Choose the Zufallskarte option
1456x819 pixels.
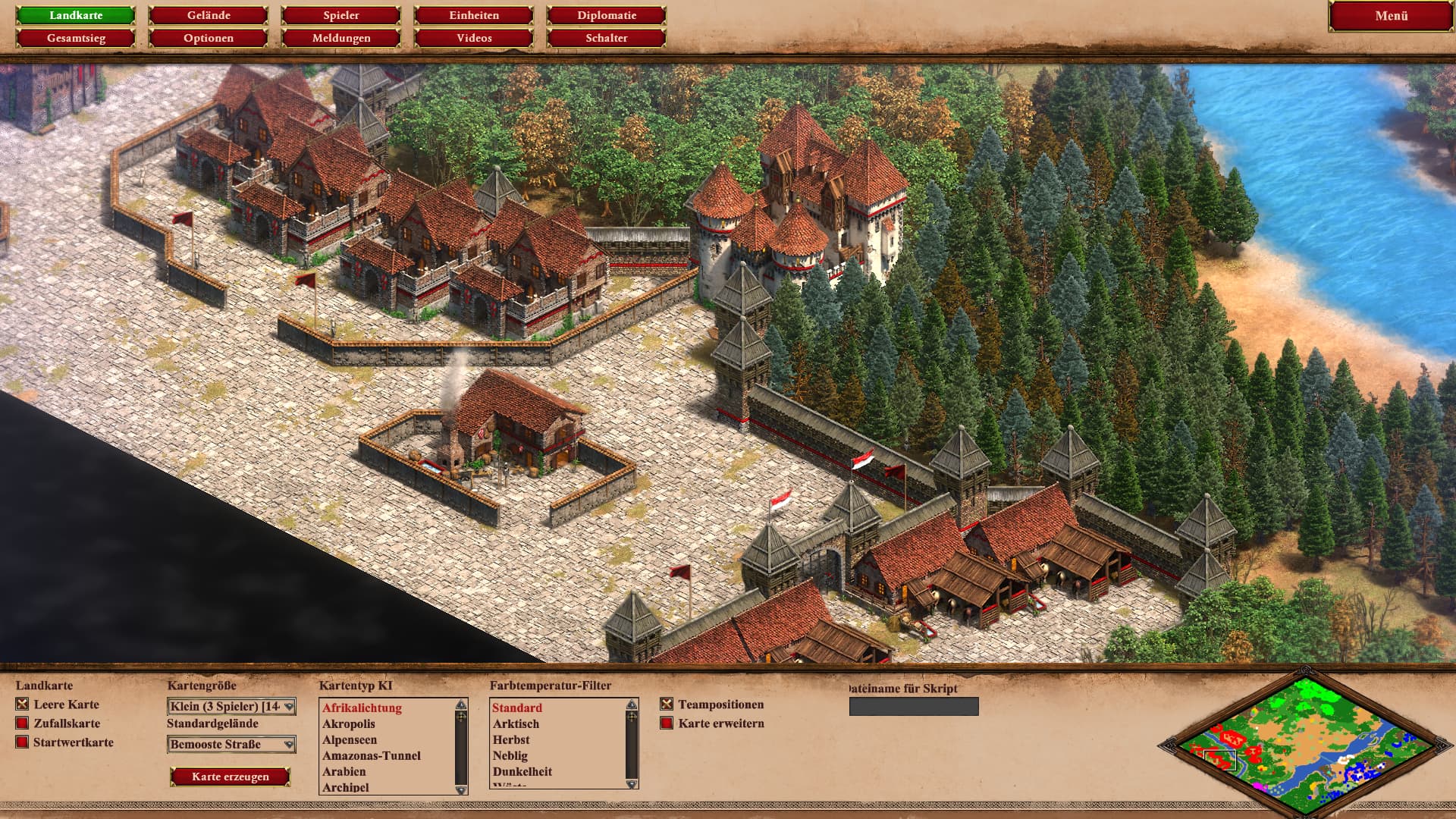coord(23,723)
